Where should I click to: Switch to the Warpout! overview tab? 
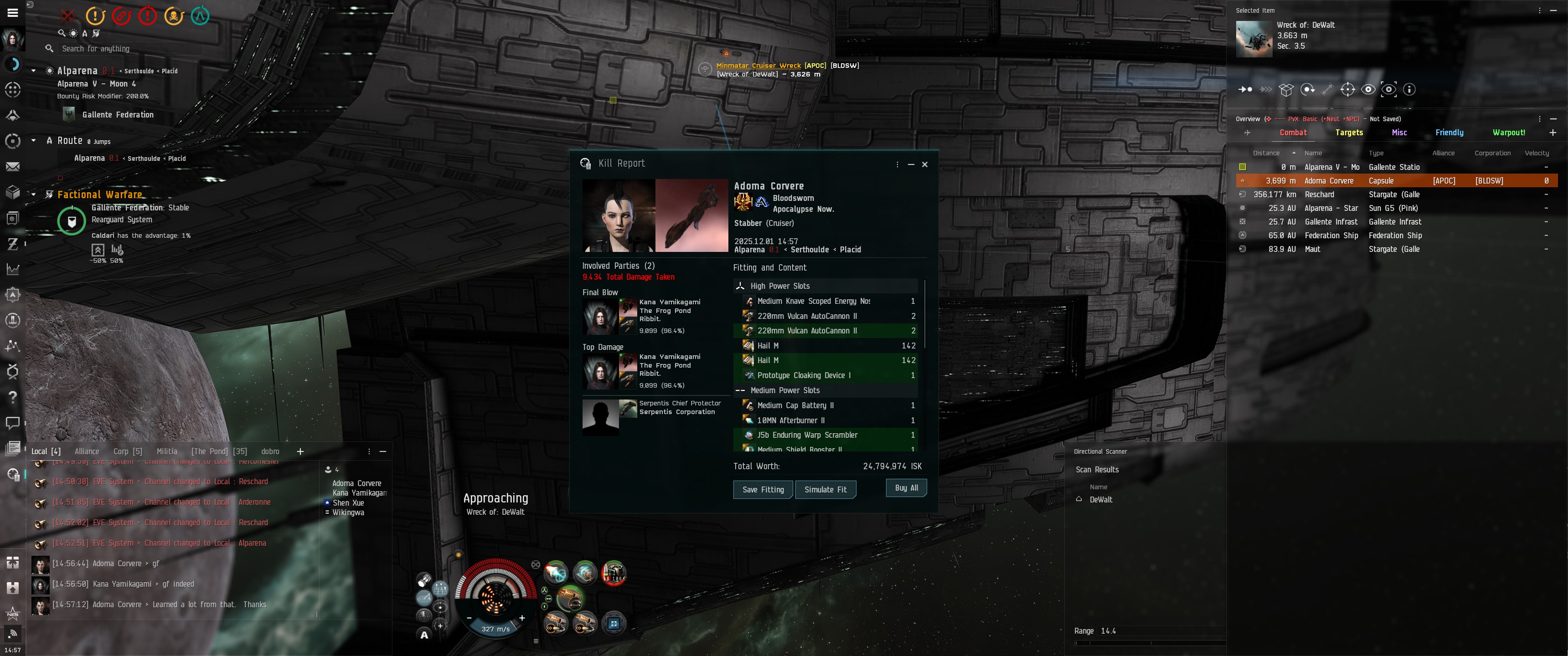pos(1508,133)
